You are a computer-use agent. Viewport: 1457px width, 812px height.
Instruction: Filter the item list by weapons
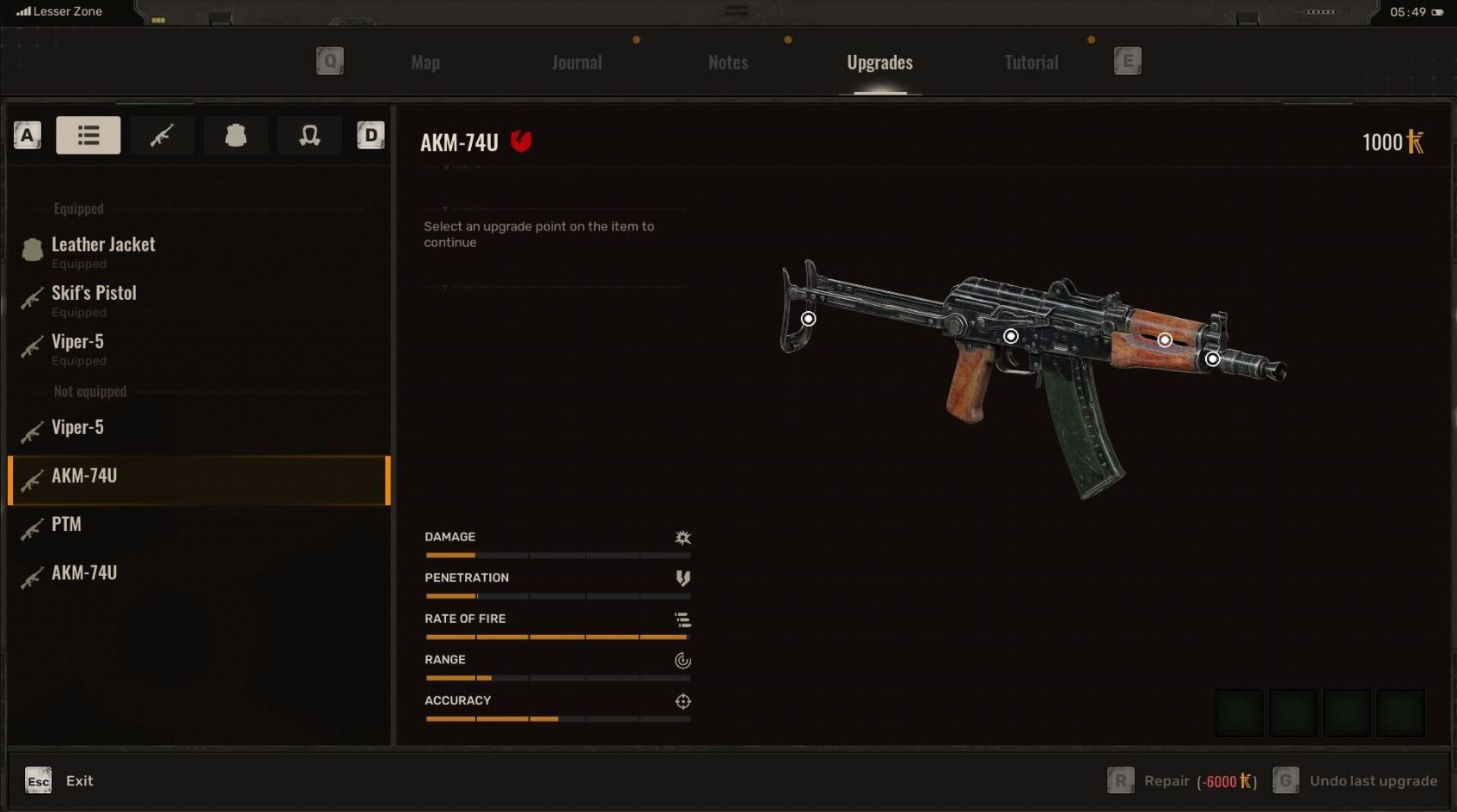[162, 135]
